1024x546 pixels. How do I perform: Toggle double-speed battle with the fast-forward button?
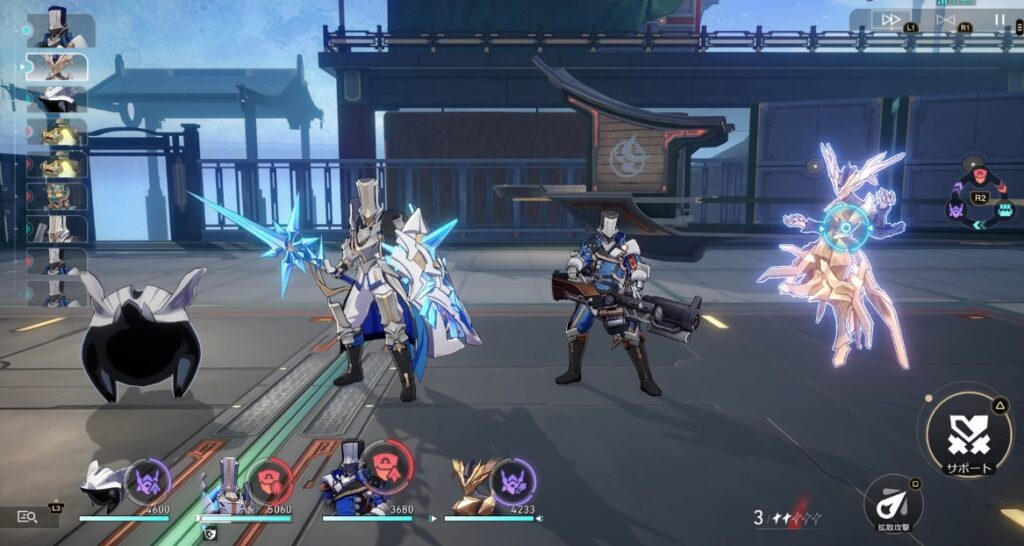[x=891, y=19]
